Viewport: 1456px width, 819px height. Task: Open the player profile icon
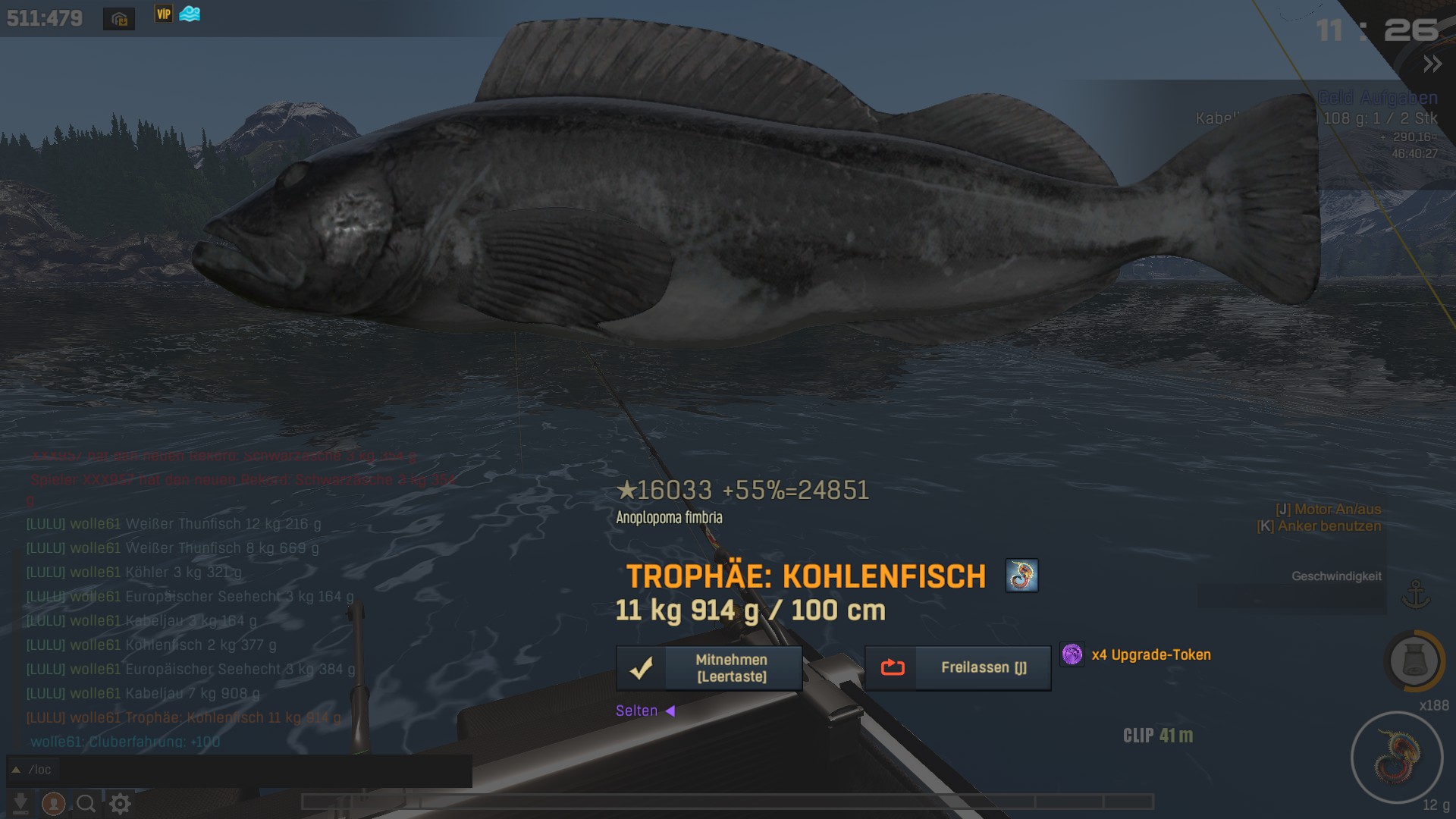tap(53, 803)
